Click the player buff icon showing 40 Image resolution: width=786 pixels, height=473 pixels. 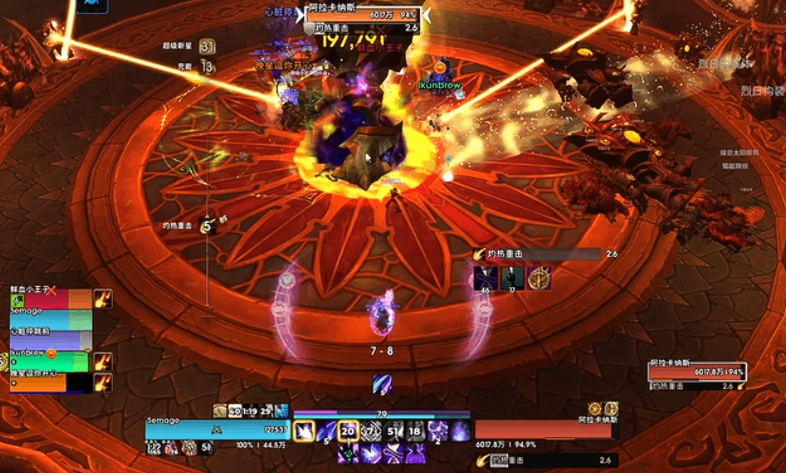[x=235, y=411]
